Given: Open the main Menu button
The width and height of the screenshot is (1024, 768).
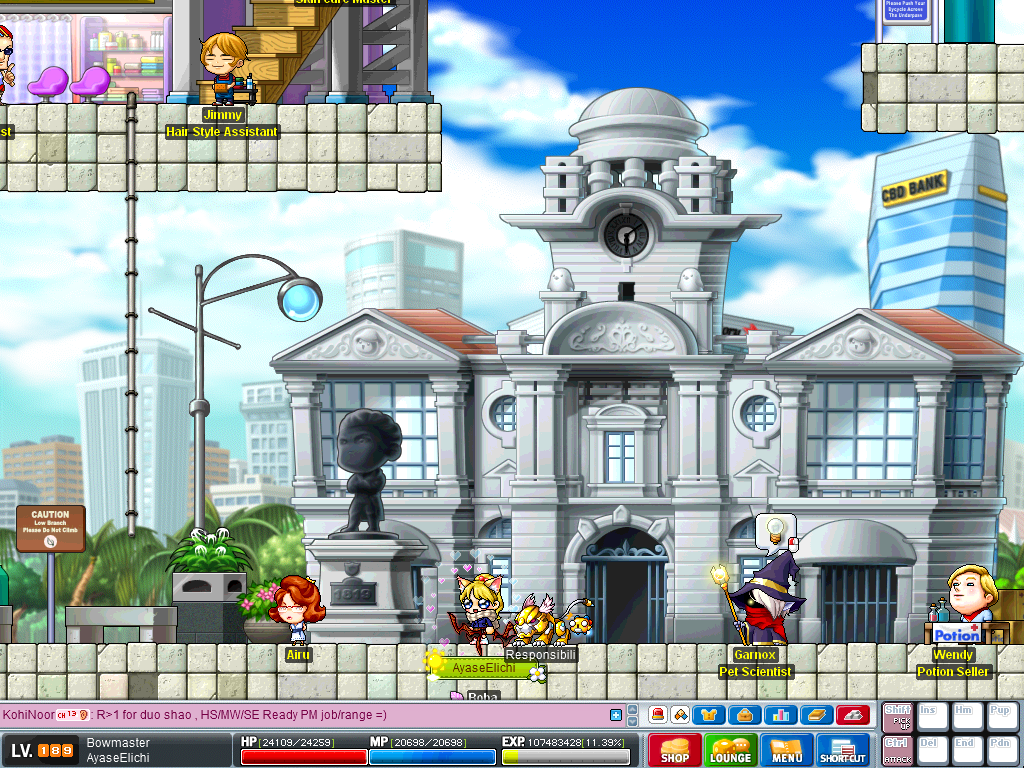Looking at the screenshot, I should [787, 750].
